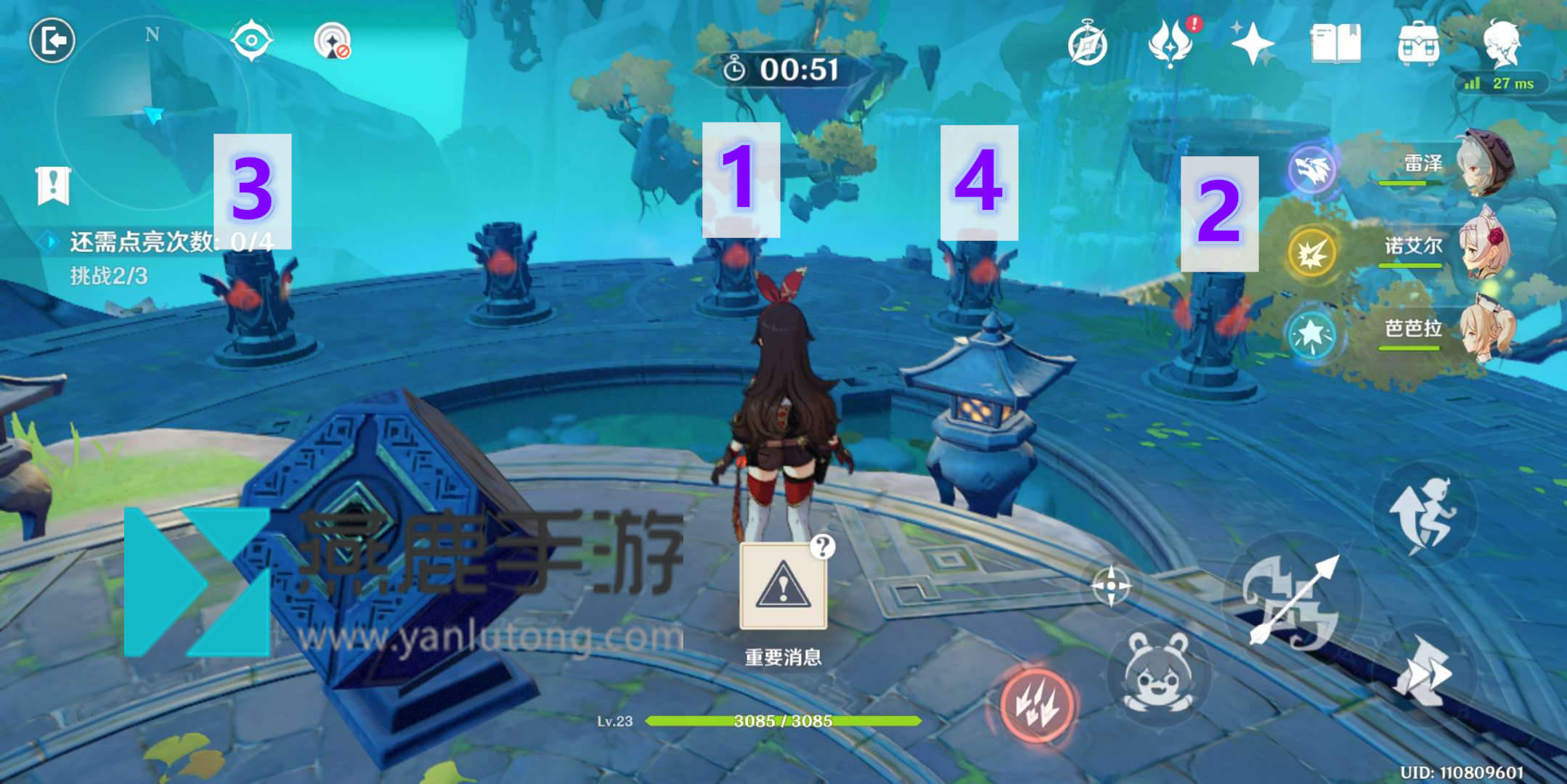Screen dimensions: 1567x784
Task: Open the compass events menu
Action: pos(1087,44)
